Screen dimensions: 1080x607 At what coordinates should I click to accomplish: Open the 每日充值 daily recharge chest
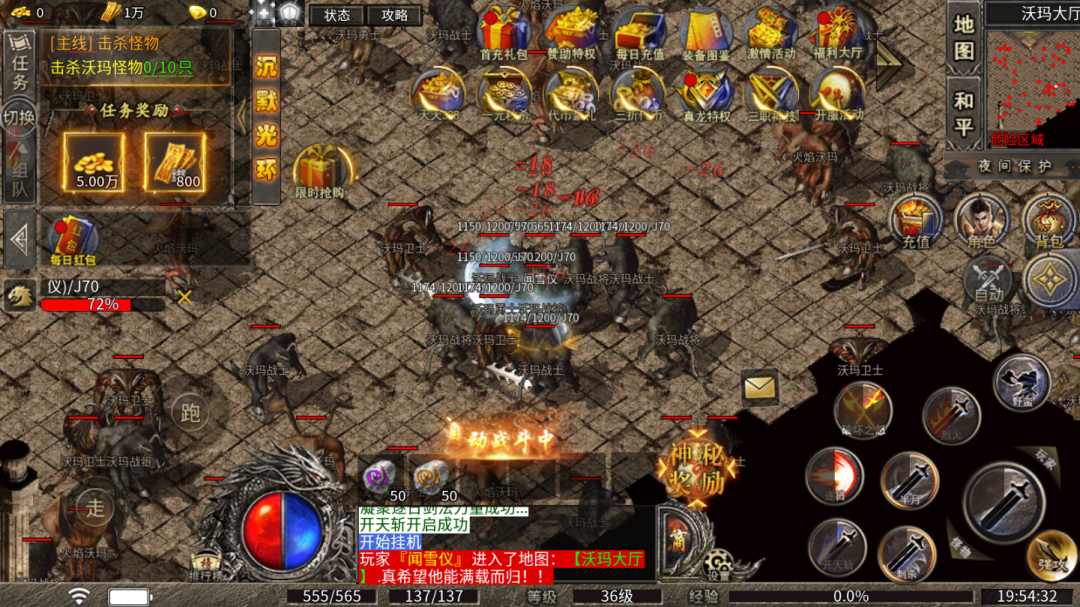click(640, 33)
